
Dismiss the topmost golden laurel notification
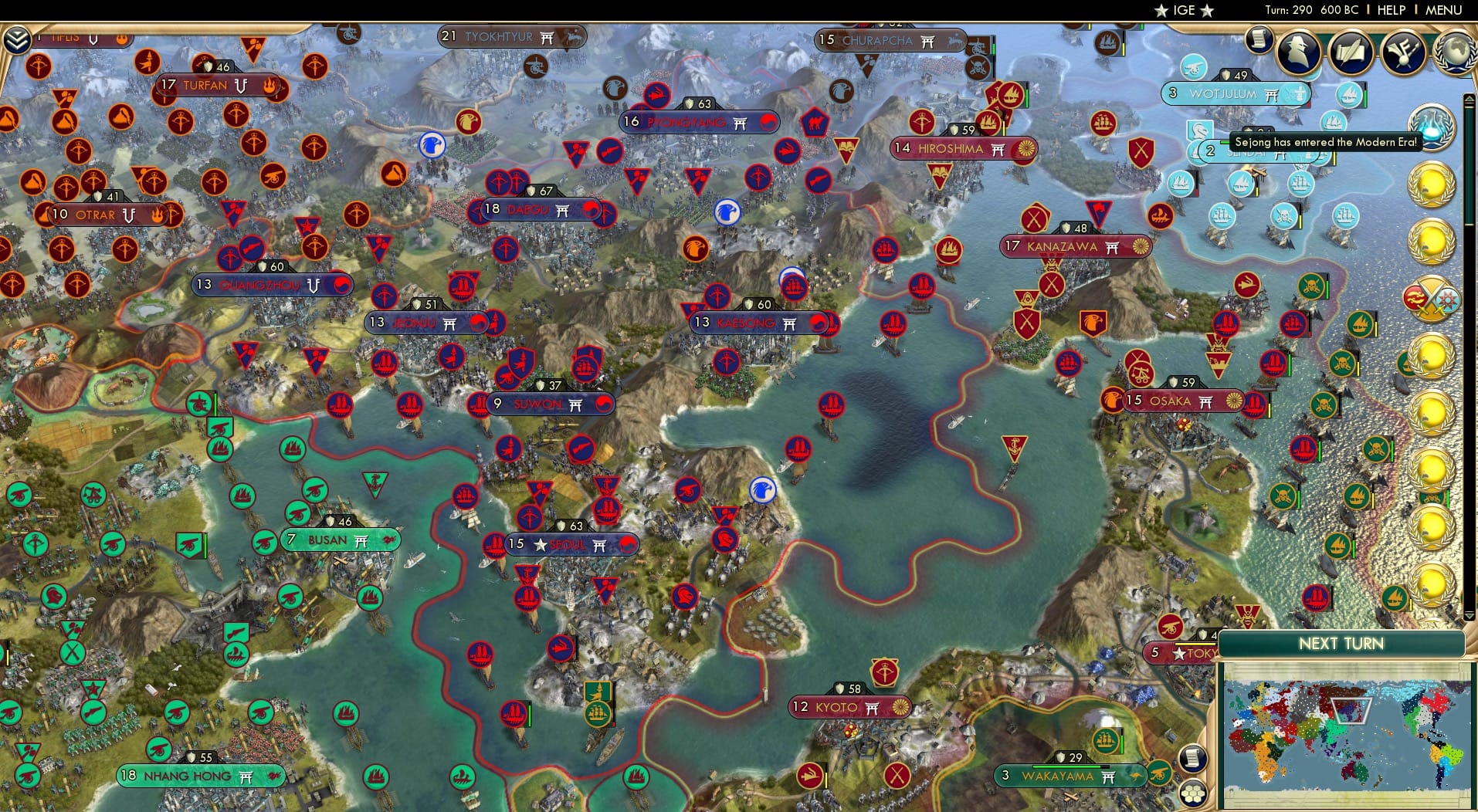1433,186
